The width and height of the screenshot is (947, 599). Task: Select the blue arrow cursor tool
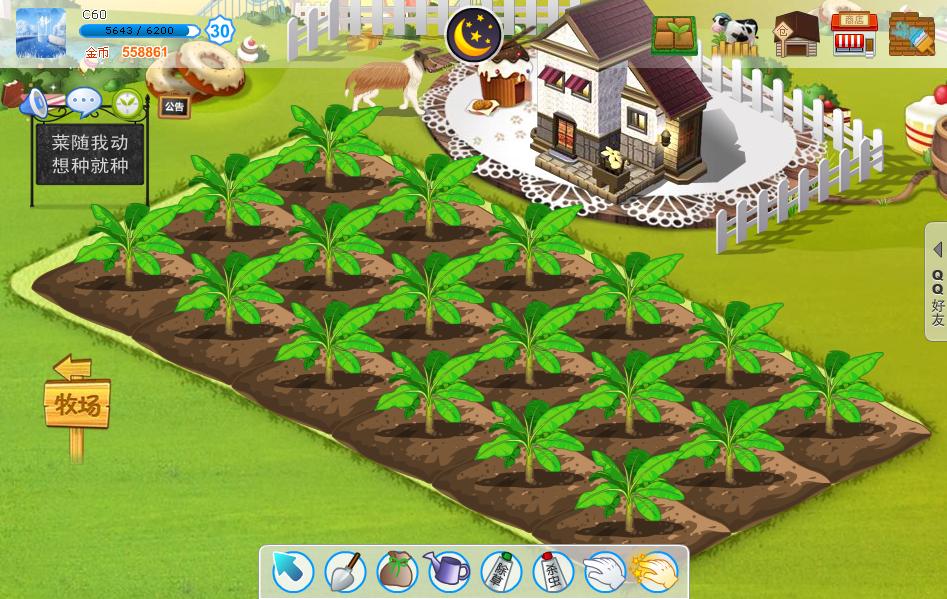point(292,572)
